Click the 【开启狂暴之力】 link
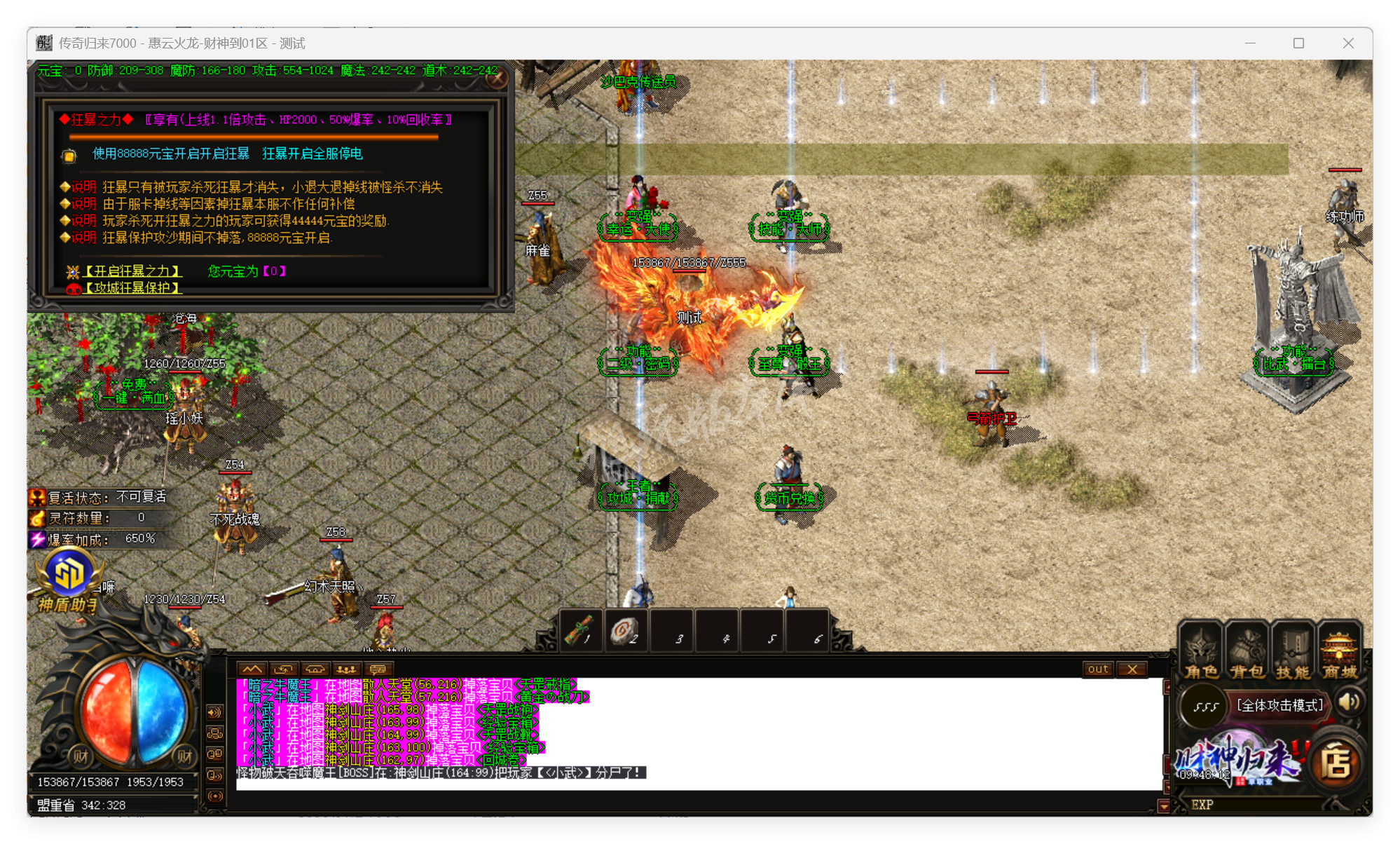1400x844 pixels. click(132, 271)
